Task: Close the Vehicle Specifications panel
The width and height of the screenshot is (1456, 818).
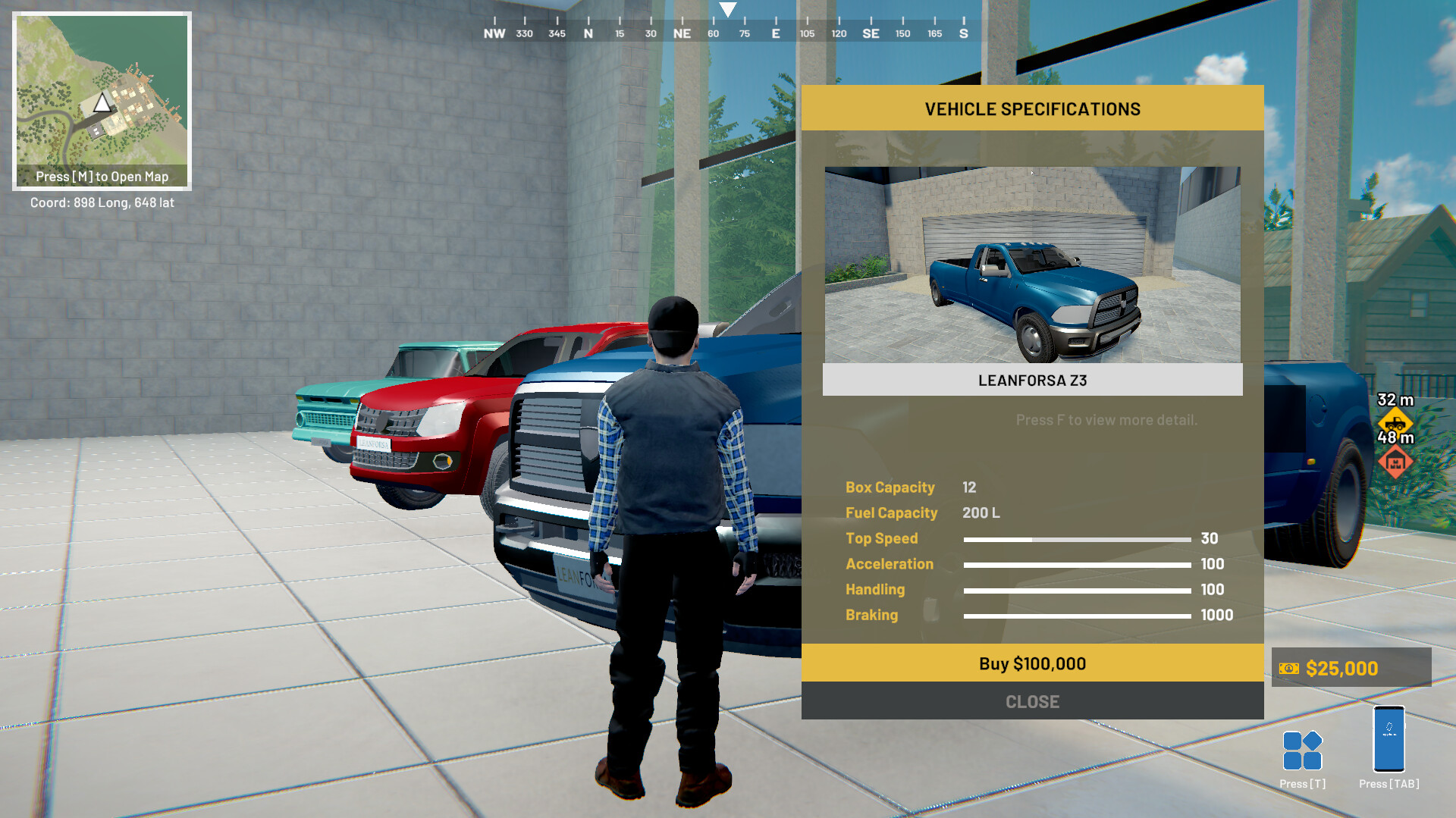Action: click(x=1031, y=701)
